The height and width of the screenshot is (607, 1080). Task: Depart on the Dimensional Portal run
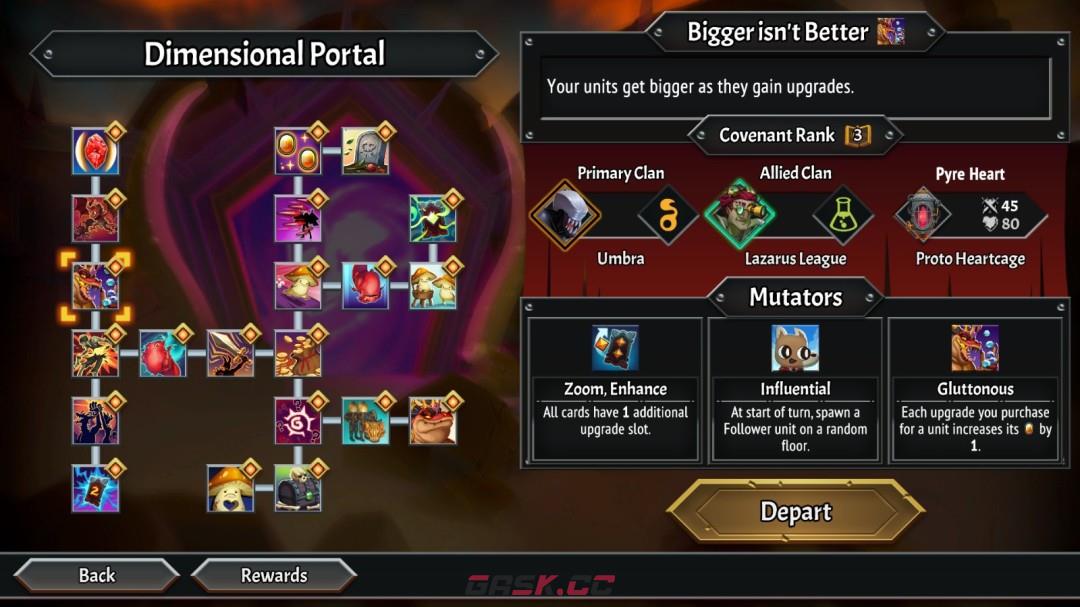tap(795, 512)
